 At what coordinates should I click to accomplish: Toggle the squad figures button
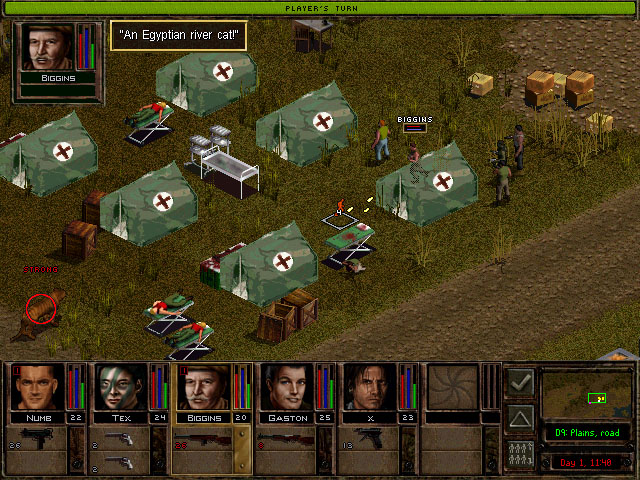click(x=519, y=453)
